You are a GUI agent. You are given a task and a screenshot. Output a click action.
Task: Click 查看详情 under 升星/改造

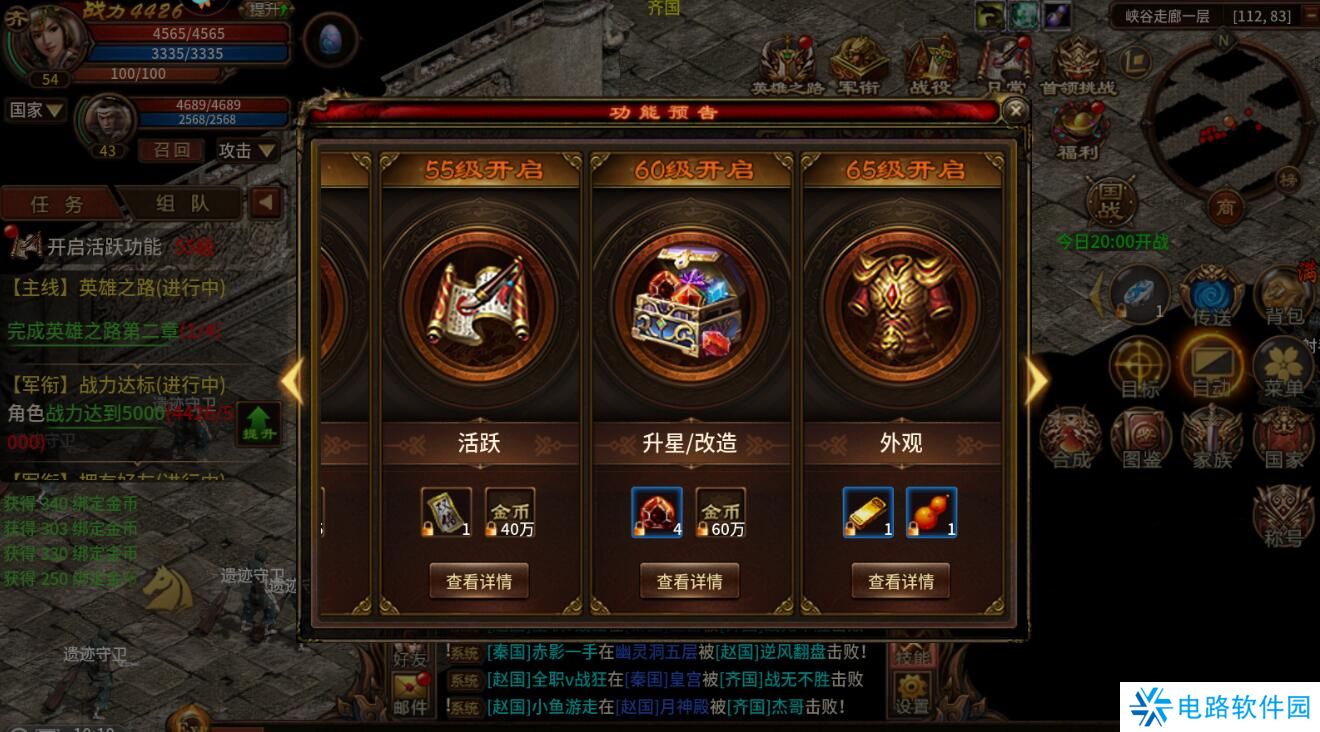click(x=689, y=580)
